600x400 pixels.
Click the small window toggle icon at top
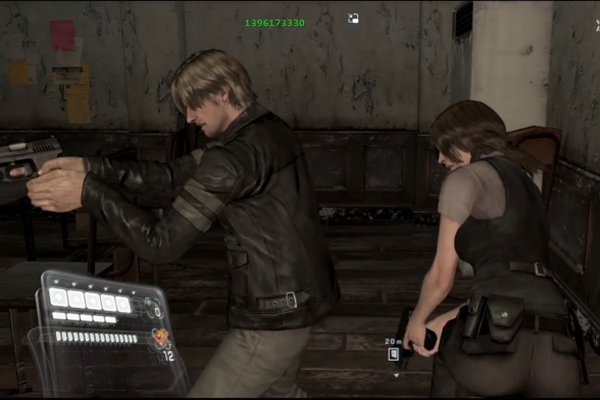coord(353,18)
